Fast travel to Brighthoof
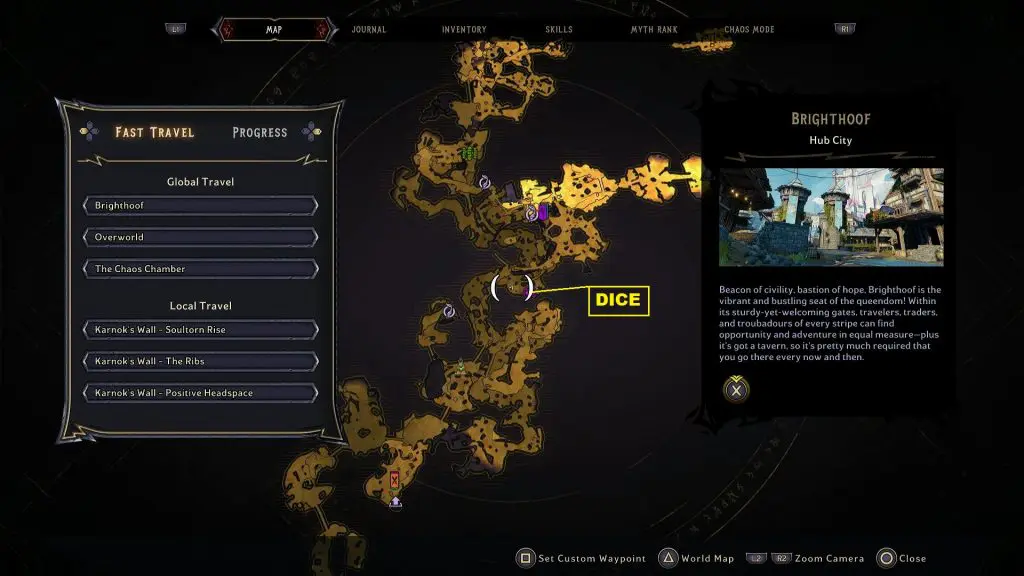Image resolution: width=1024 pixels, height=576 pixels. 201,206
